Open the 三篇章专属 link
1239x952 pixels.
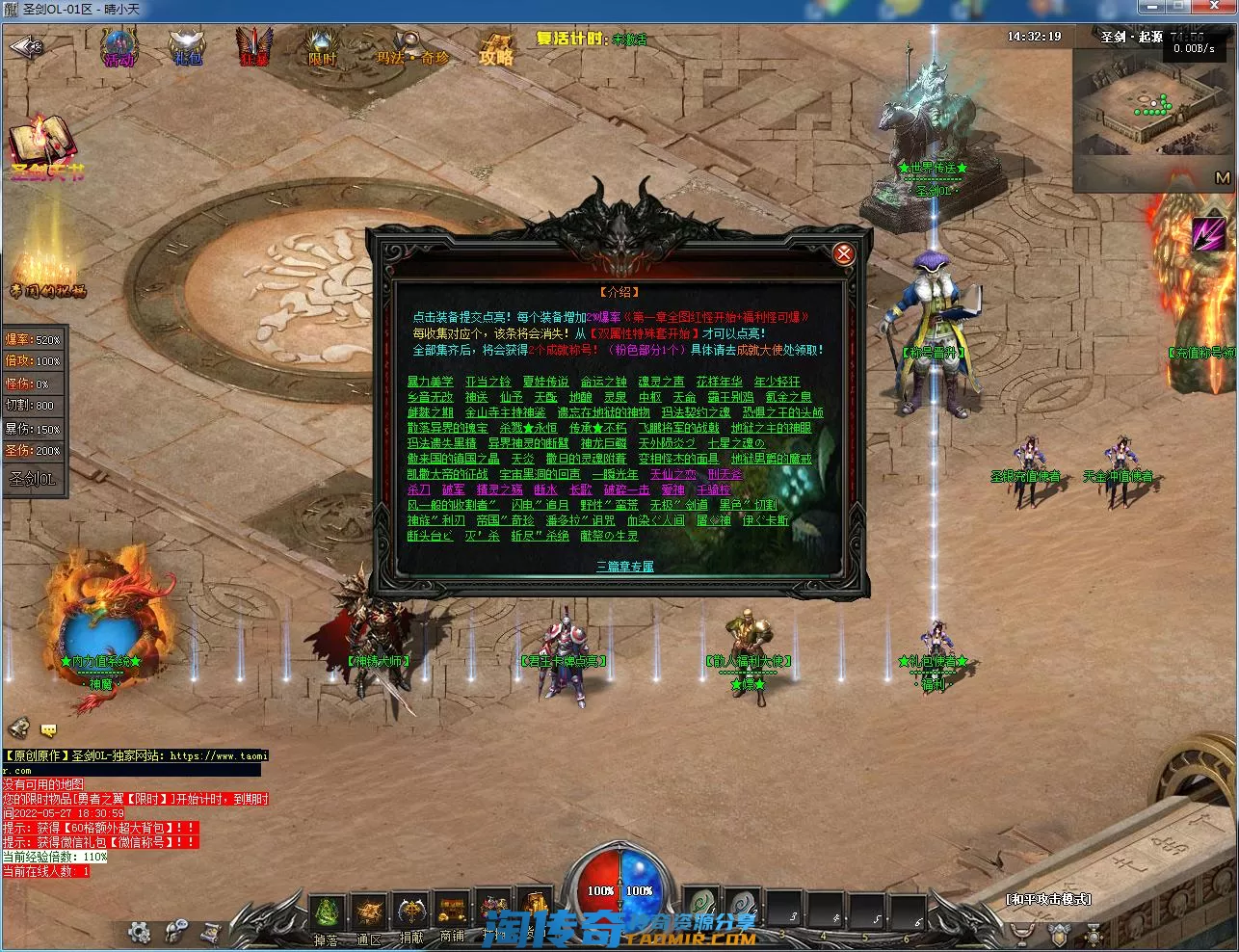[x=624, y=566]
